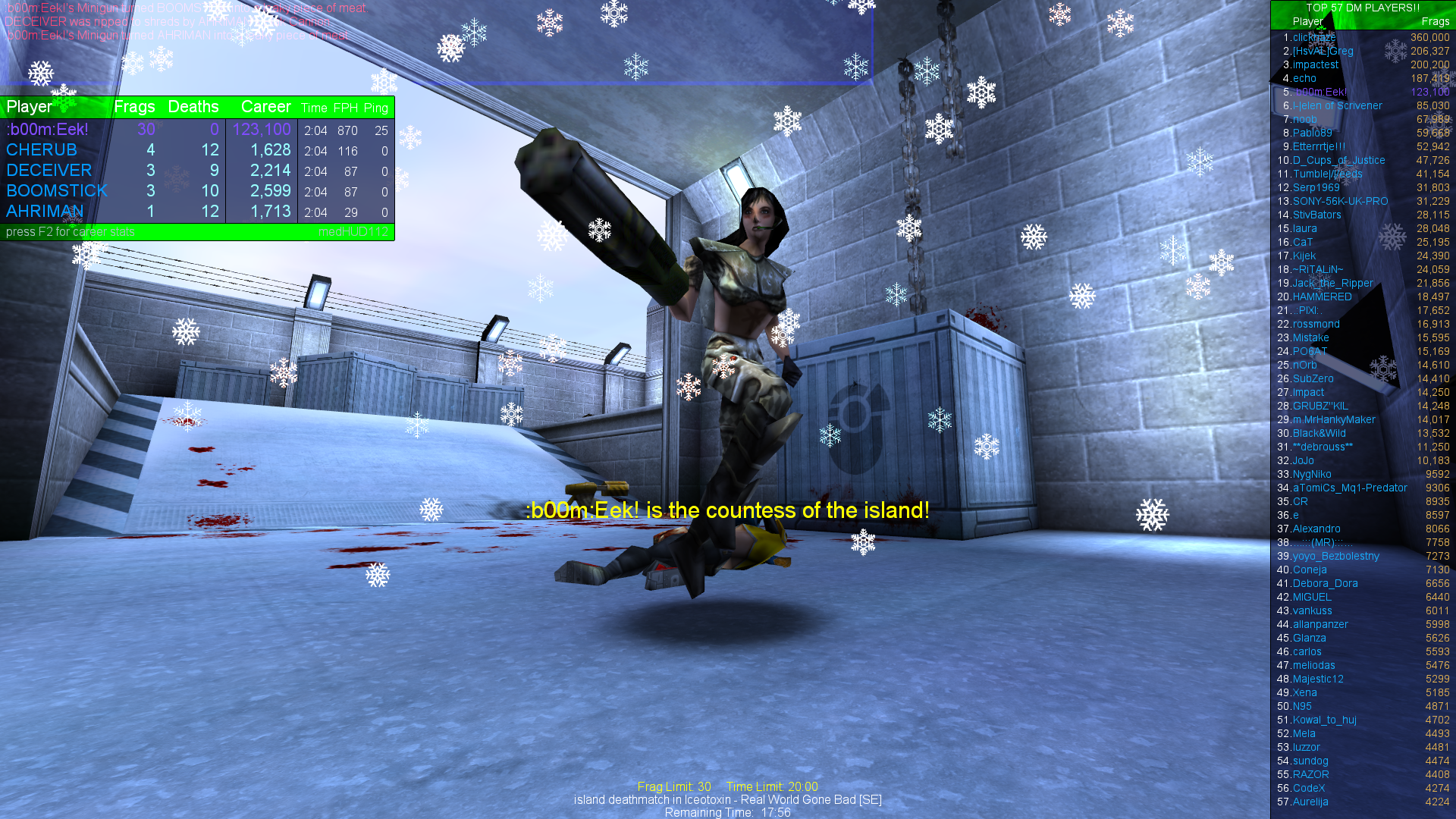Click CHERUB in the match scoreboard

coord(42,150)
